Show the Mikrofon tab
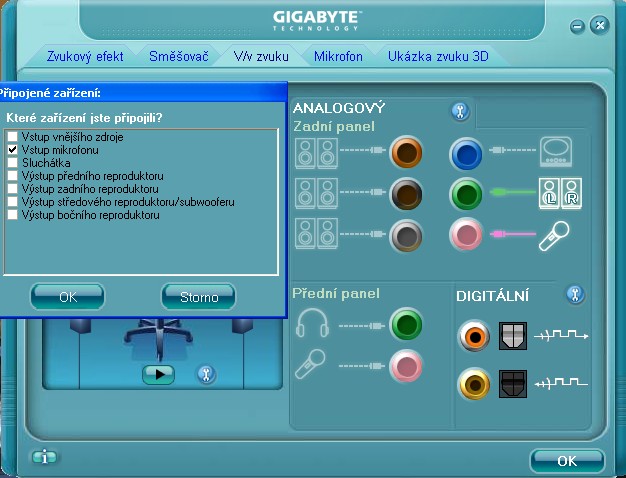The image size is (626, 478). [x=338, y=57]
